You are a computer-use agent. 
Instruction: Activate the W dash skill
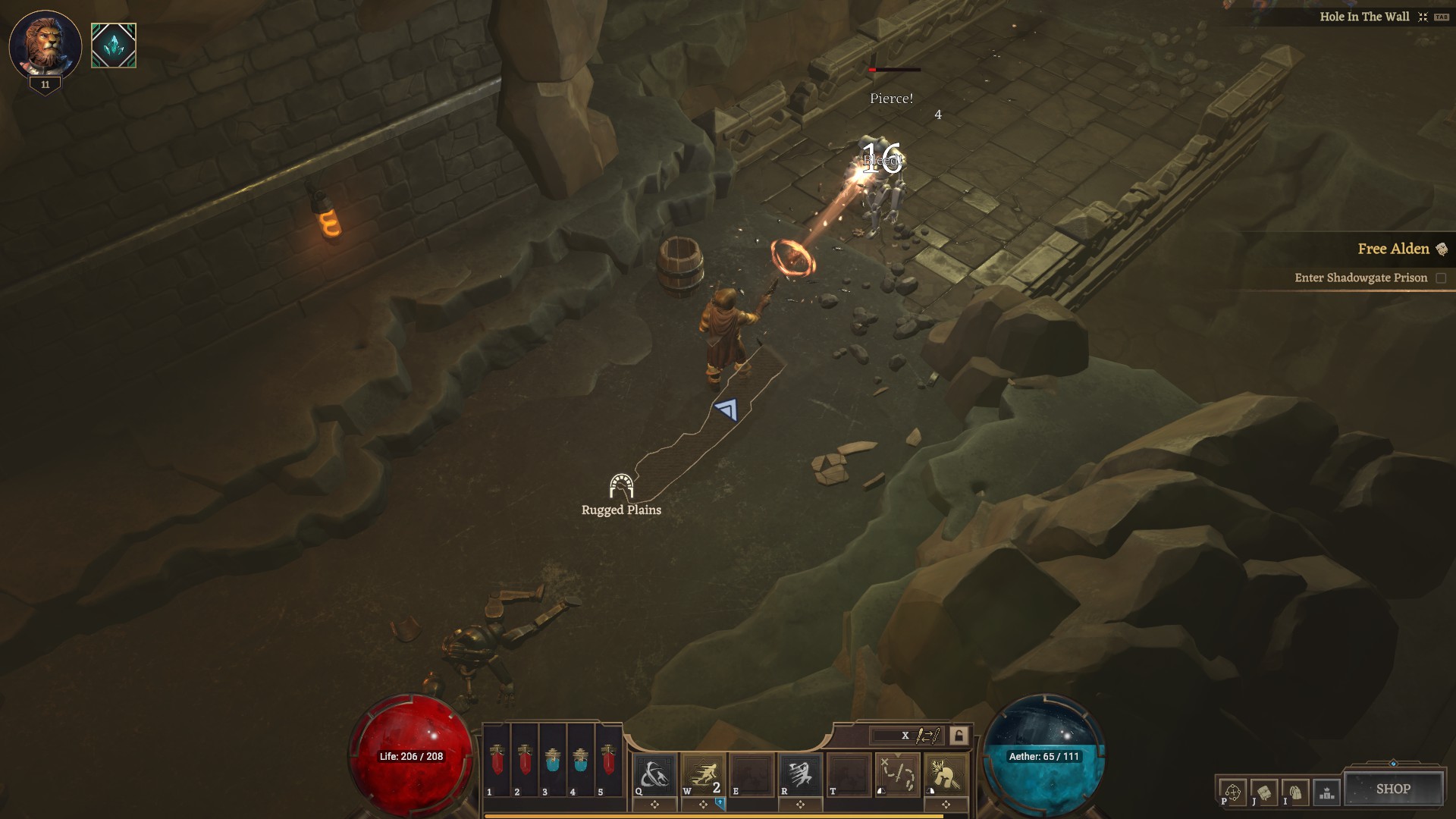pyautogui.click(x=703, y=775)
